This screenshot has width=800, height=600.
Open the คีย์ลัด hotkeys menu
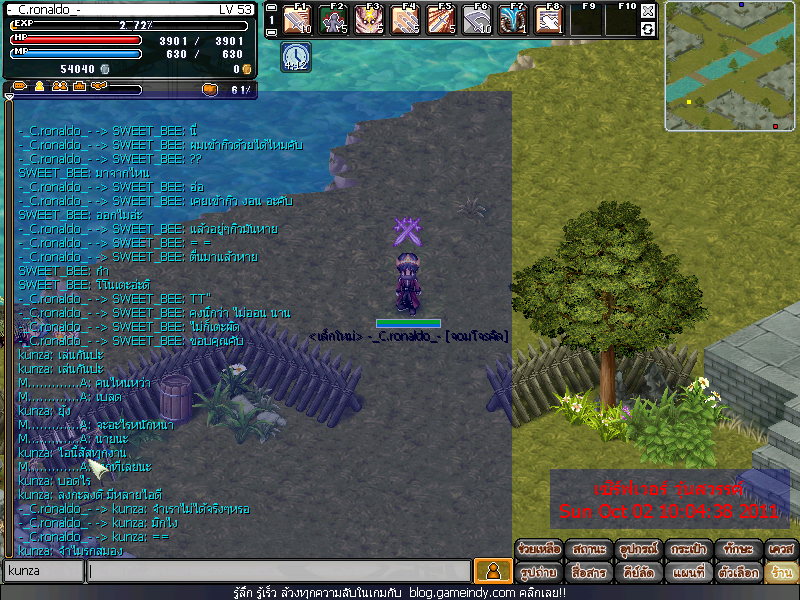pos(639,573)
